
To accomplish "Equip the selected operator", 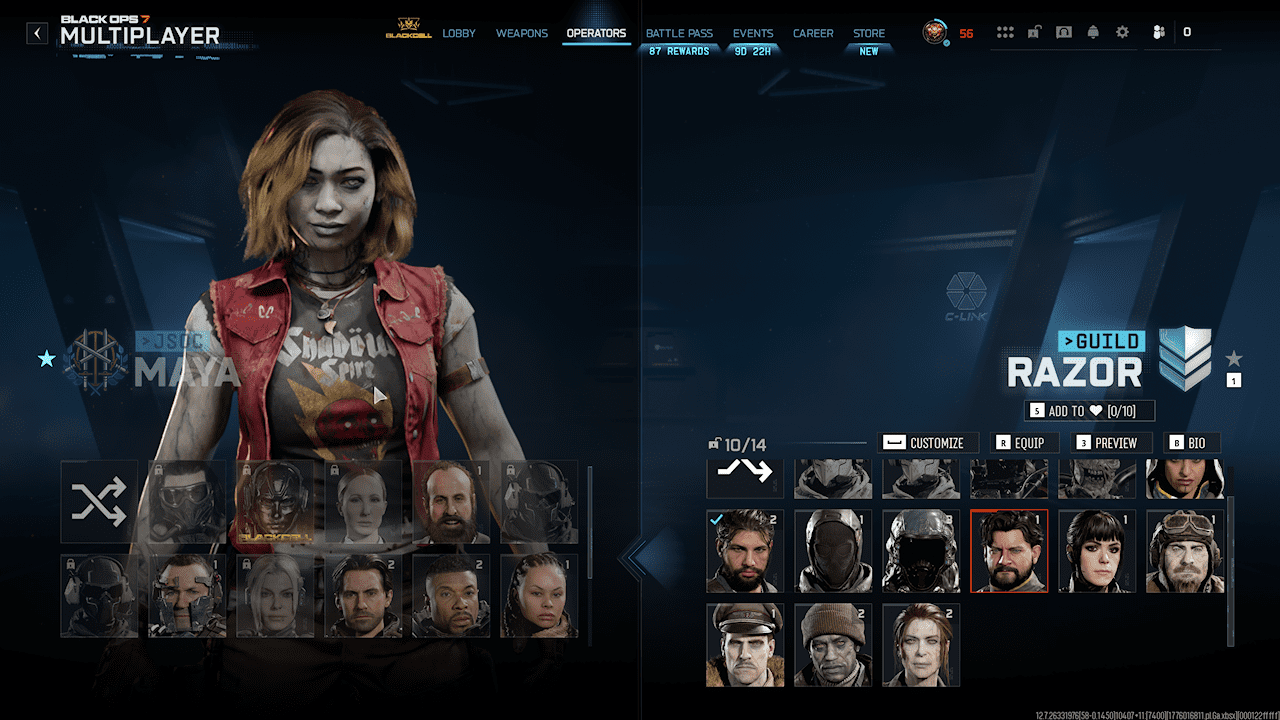I will coord(1020,443).
